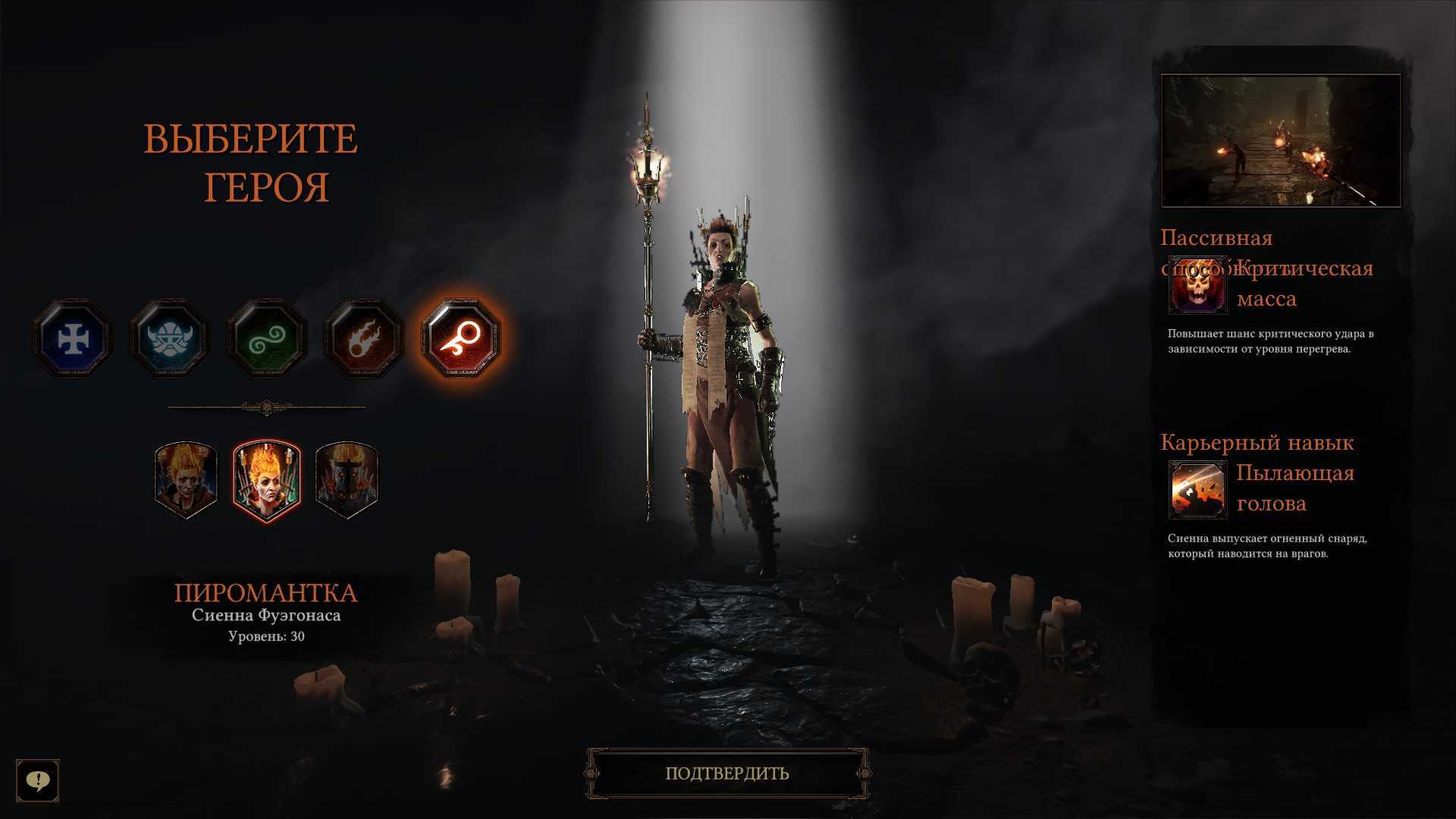Confirm hero with the Подтвердить button
This screenshot has height=819, width=1456.
point(727,773)
